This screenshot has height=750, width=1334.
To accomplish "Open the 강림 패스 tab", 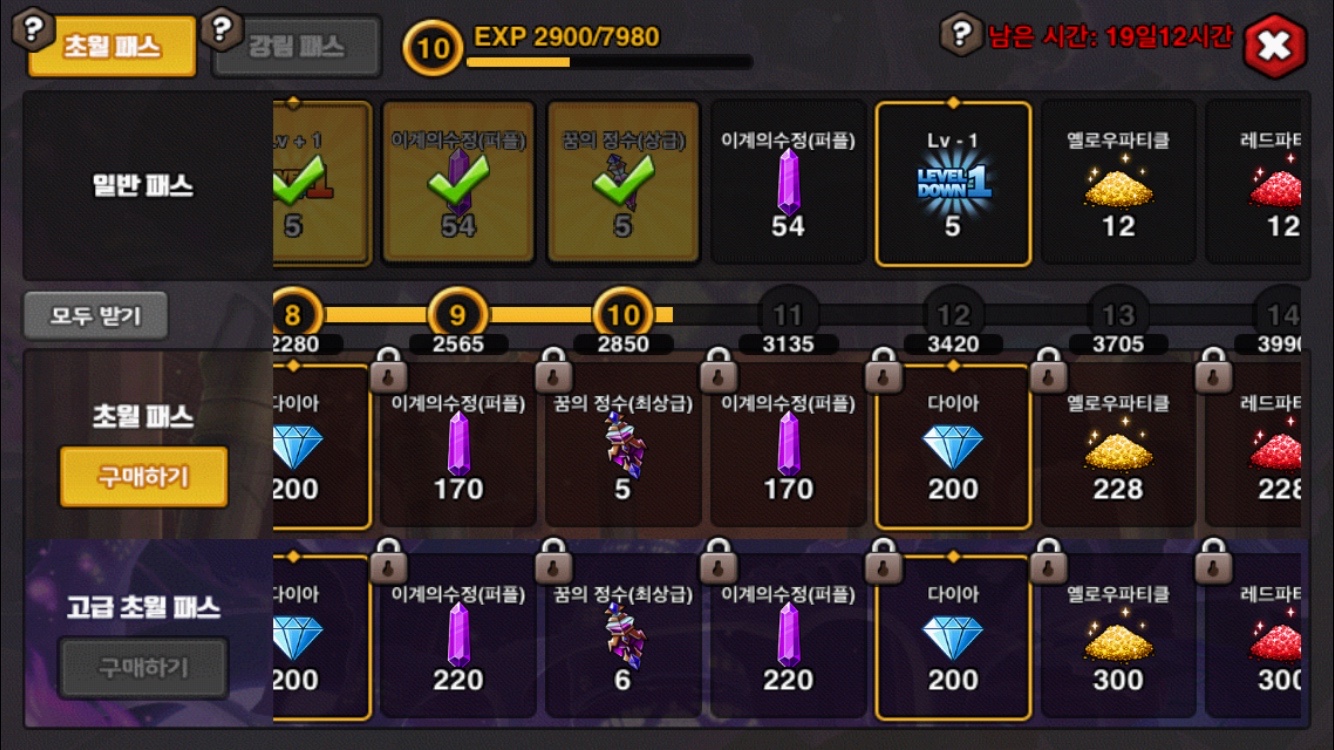I will [297, 47].
